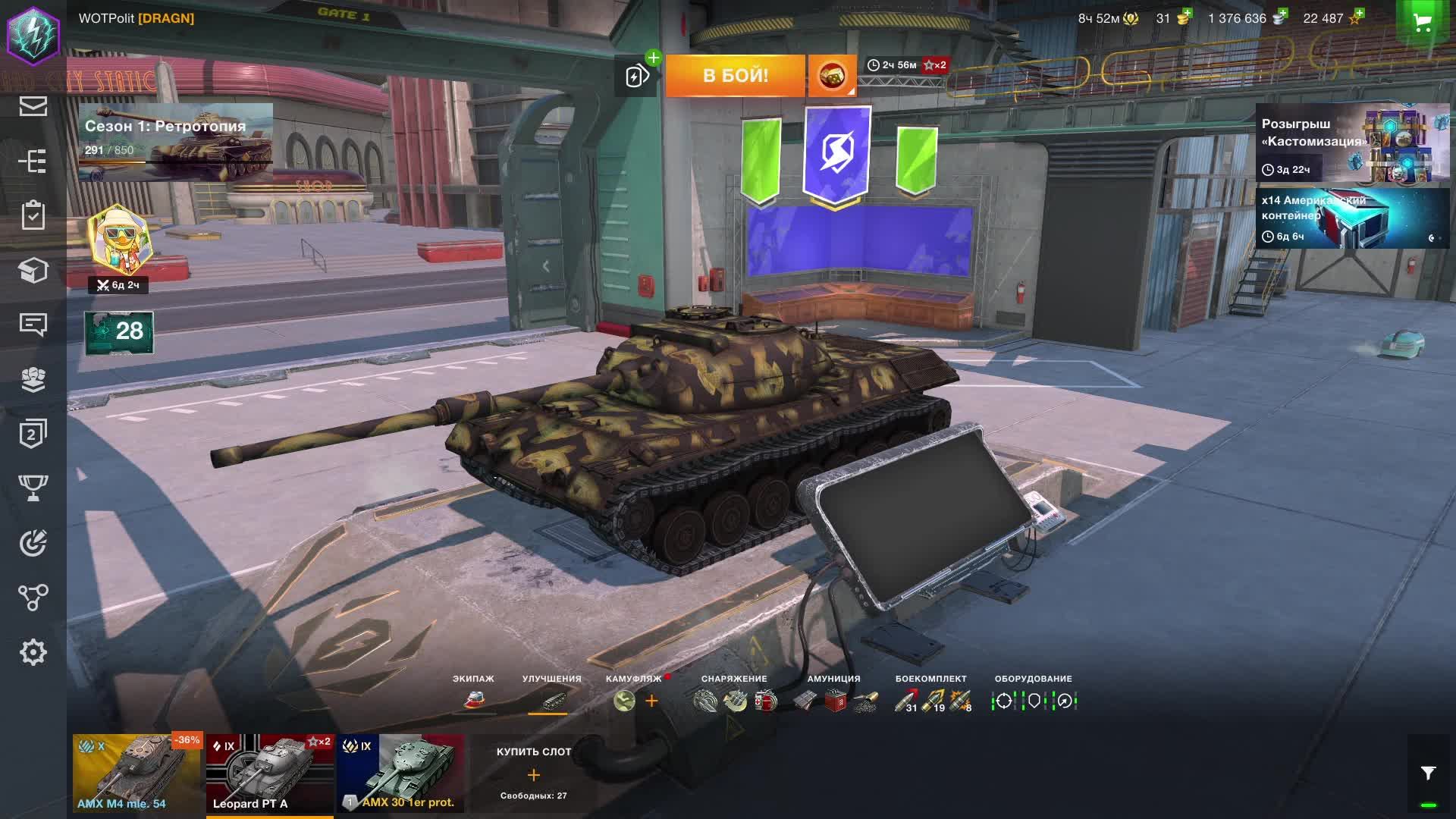The image size is (1456, 819).
Task: Open the first equipment slot under ОБОРУДОВАНИЕ
Action: coord(1003,701)
